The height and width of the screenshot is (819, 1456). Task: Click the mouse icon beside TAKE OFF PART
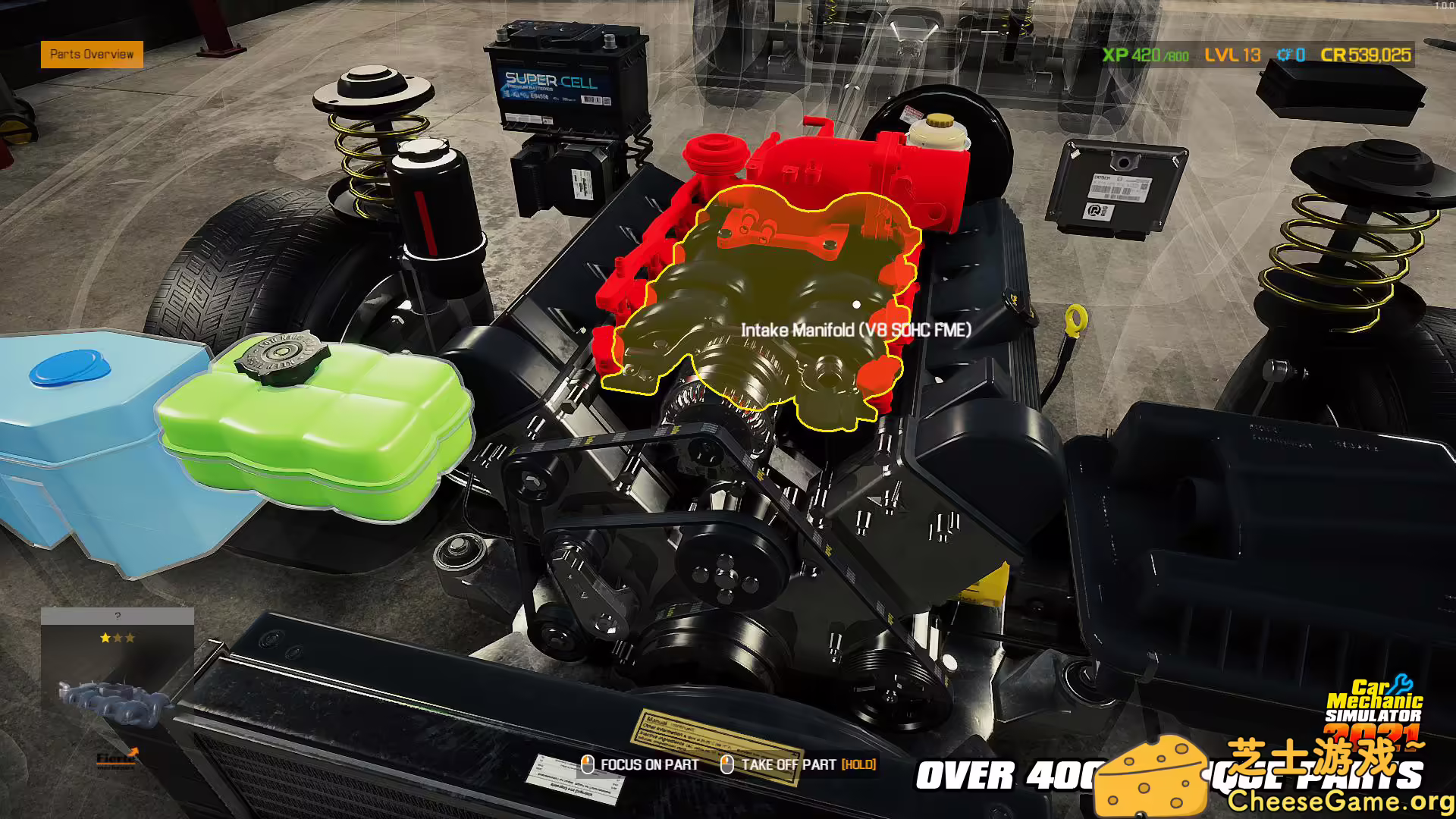click(x=728, y=764)
